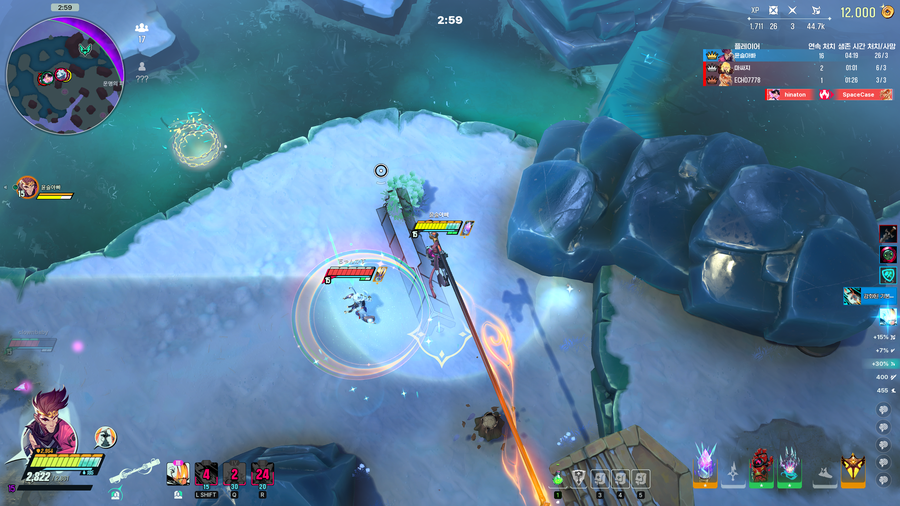Activate the orange flame primary ability icon
The width and height of the screenshot is (900, 506).
pyautogui.click(x=178, y=473)
